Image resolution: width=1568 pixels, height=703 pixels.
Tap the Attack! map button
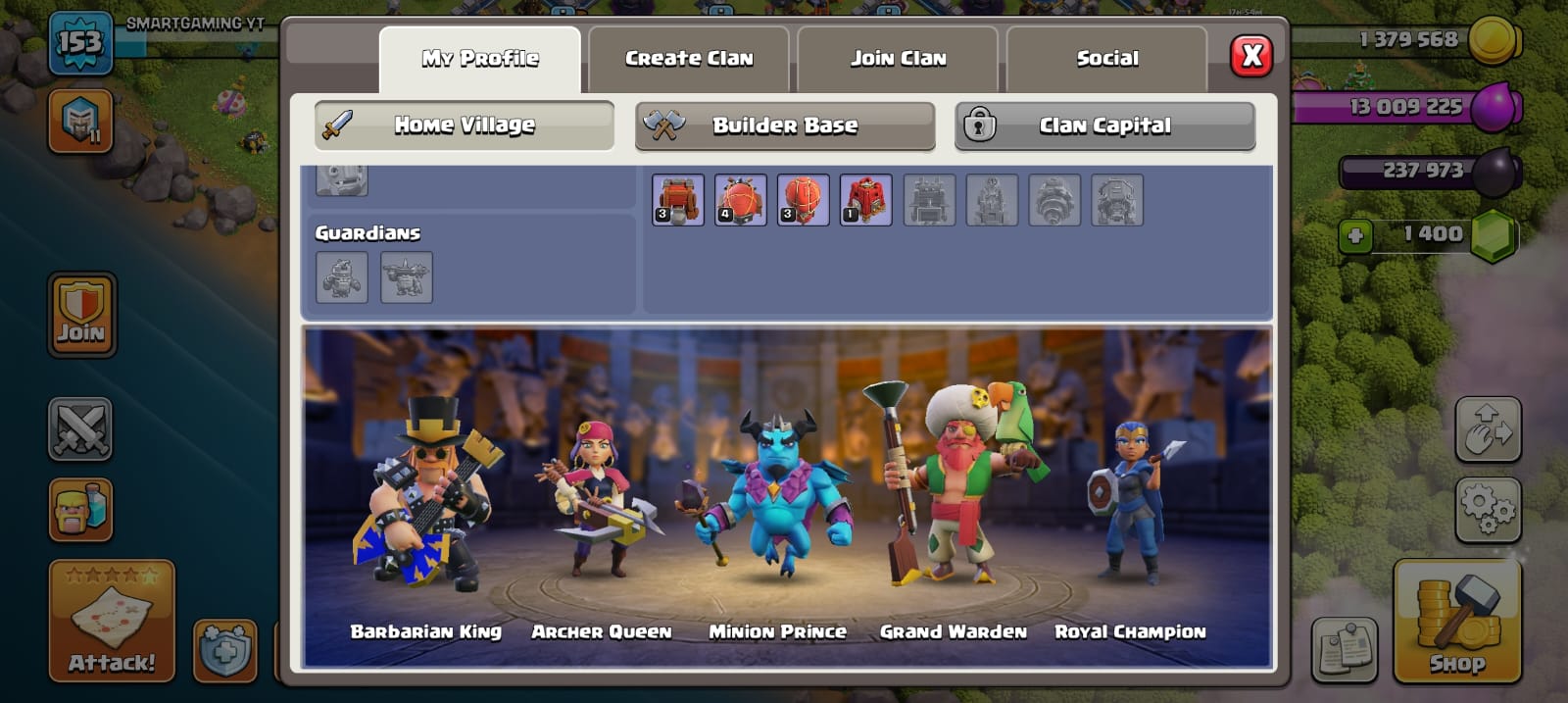coord(112,621)
